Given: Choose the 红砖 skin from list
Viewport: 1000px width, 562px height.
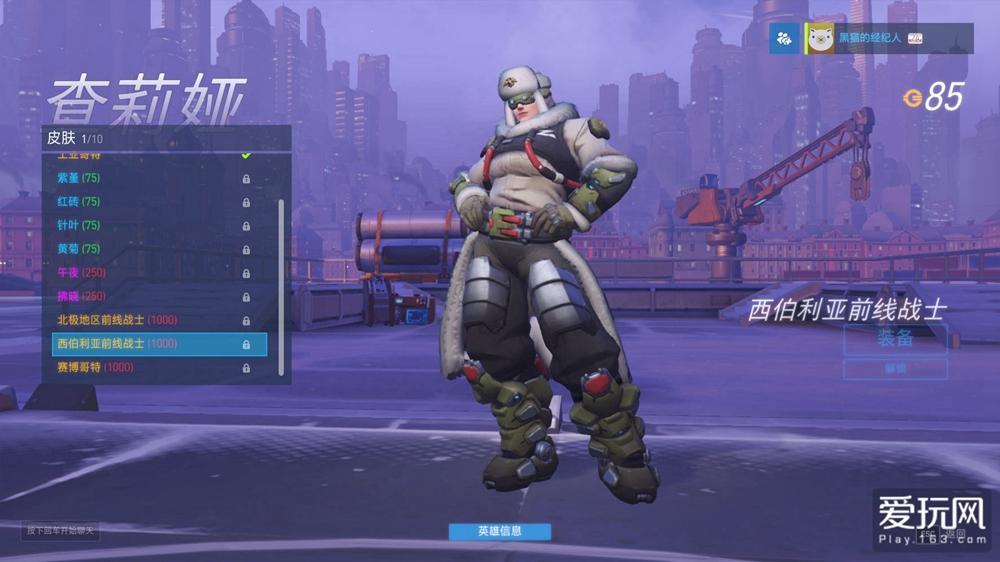Looking at the screenshot, I should pos(150,201).
